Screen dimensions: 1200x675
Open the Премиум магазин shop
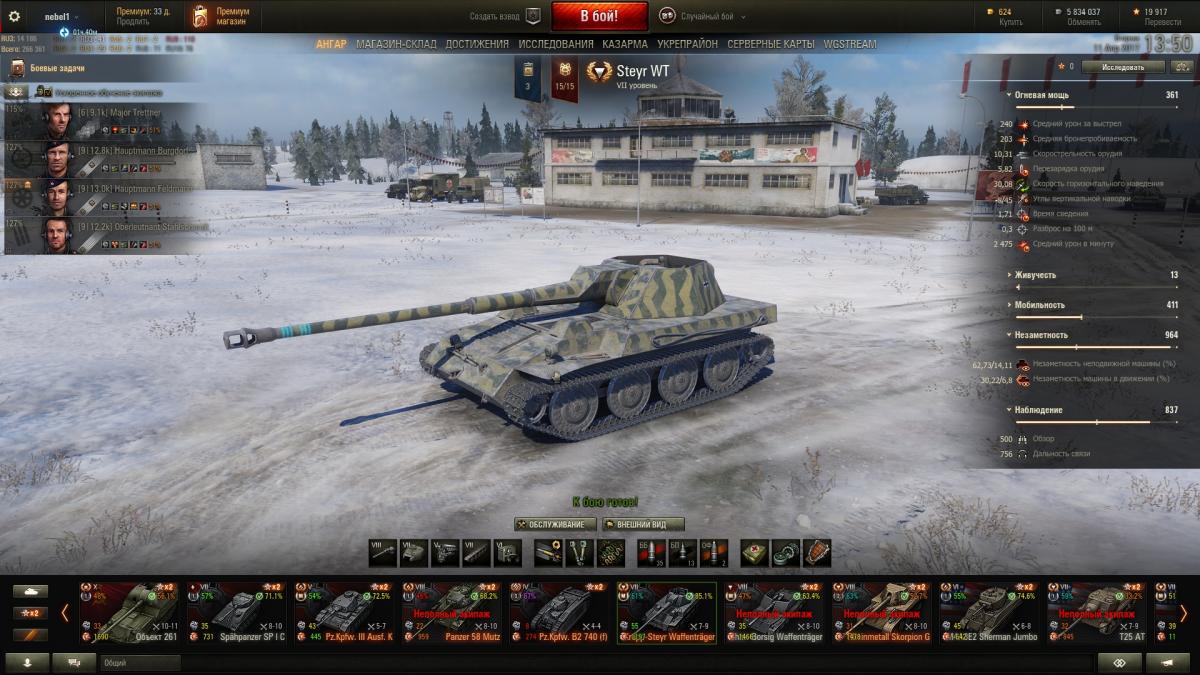(x=221, y=16)
